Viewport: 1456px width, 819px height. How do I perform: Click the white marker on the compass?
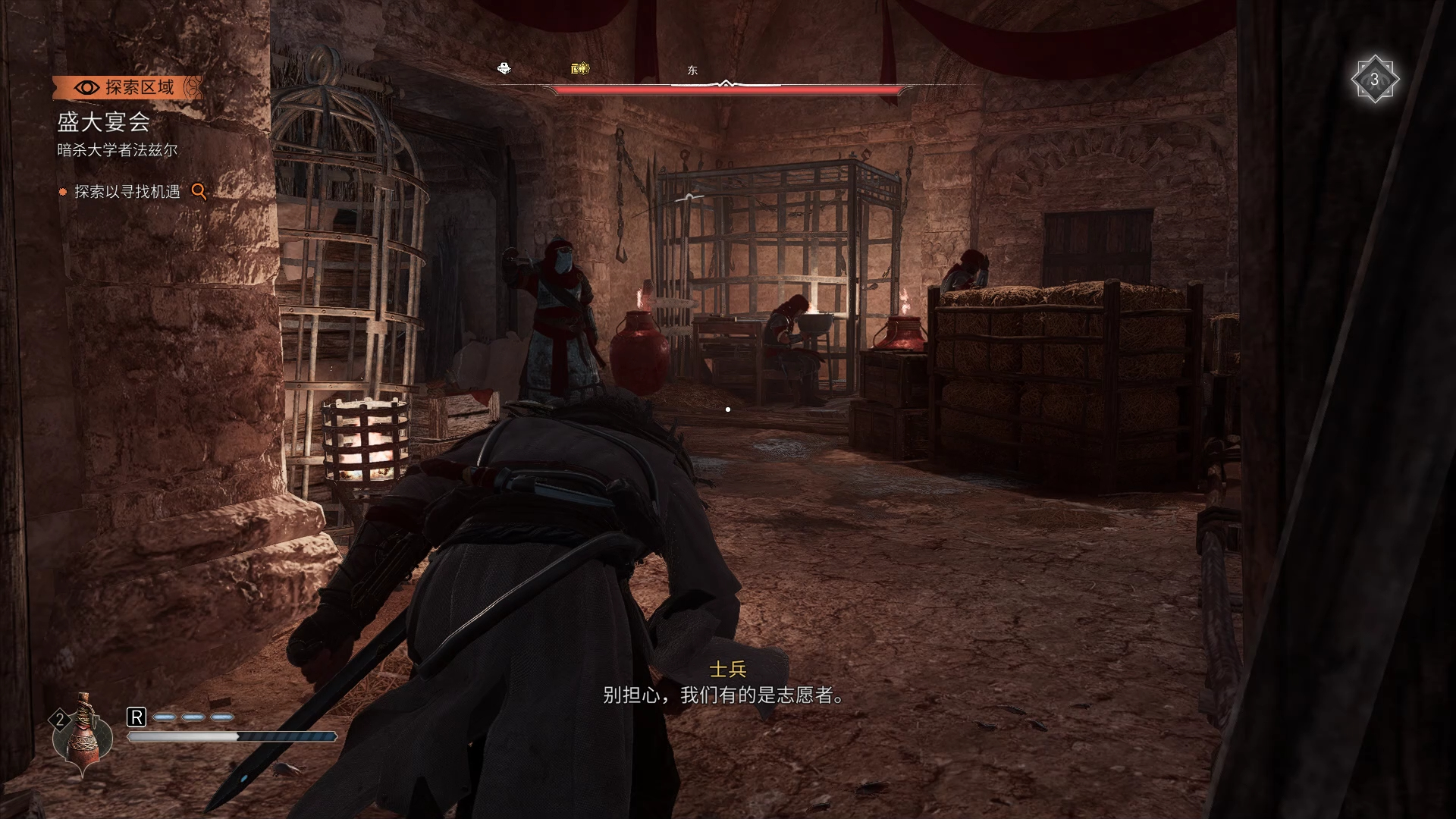click(x=504, y=69)
